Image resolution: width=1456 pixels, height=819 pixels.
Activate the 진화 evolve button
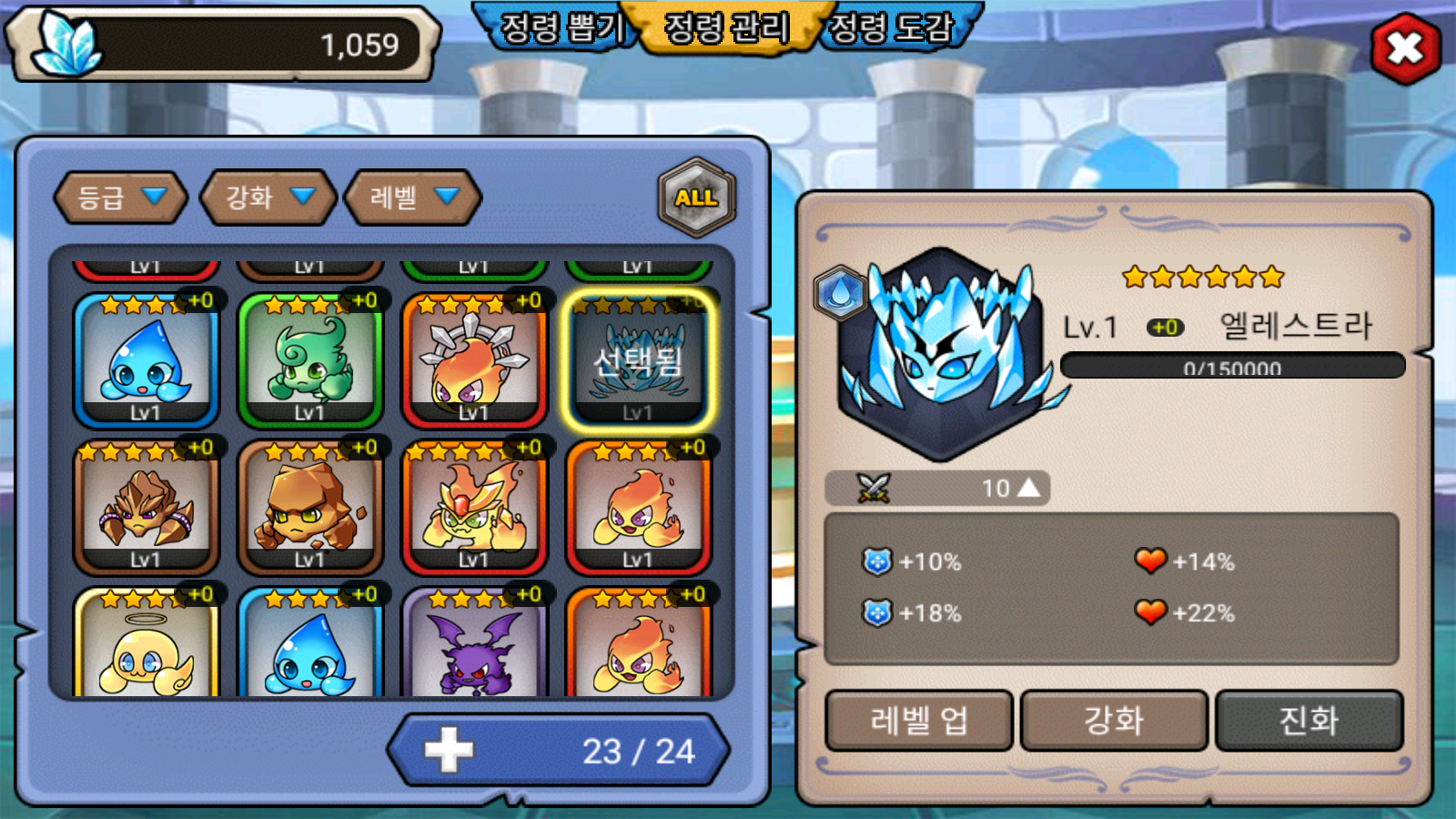[1309, 721]
